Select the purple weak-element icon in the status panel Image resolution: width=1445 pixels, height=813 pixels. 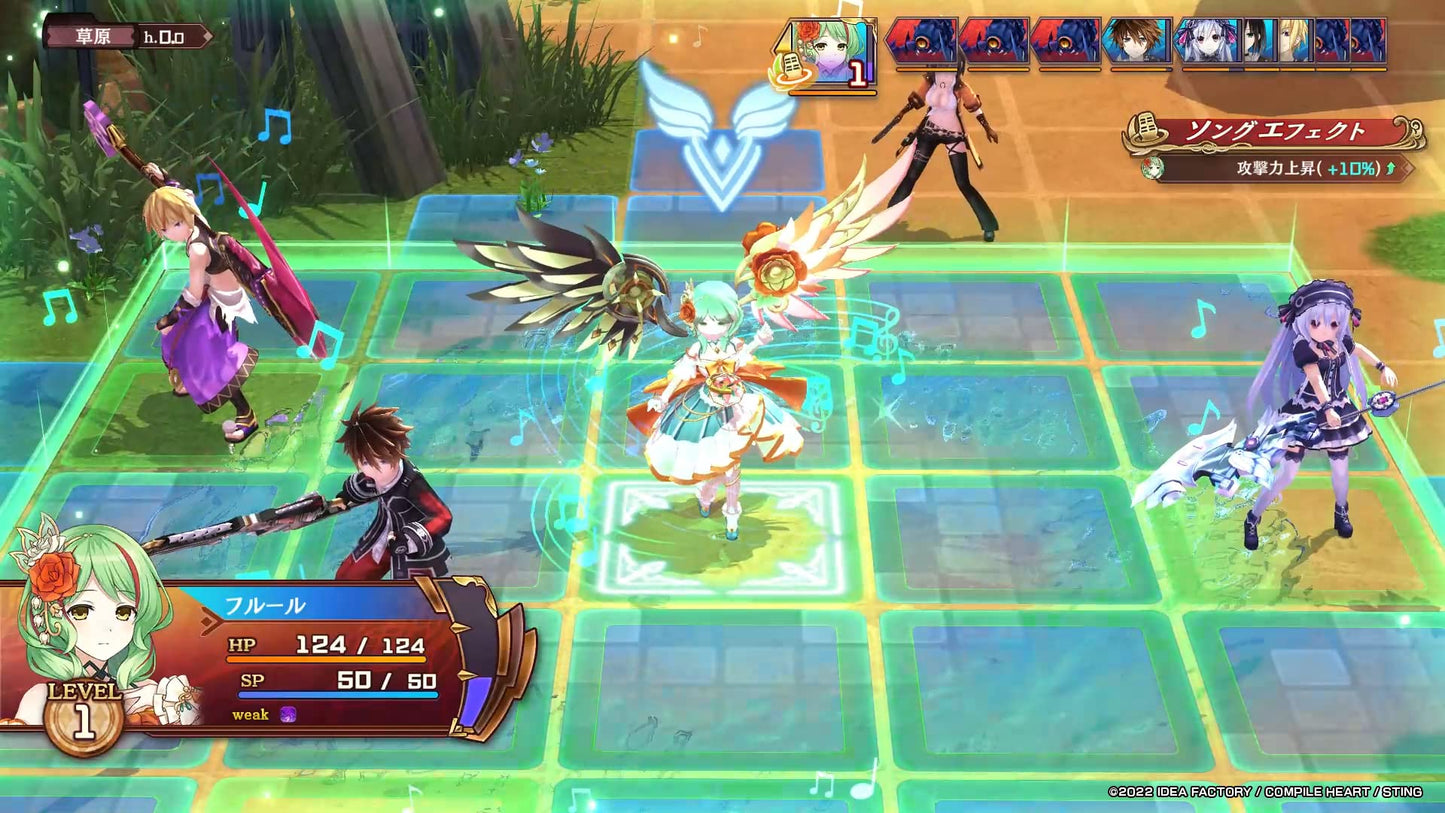pos(286,715)
